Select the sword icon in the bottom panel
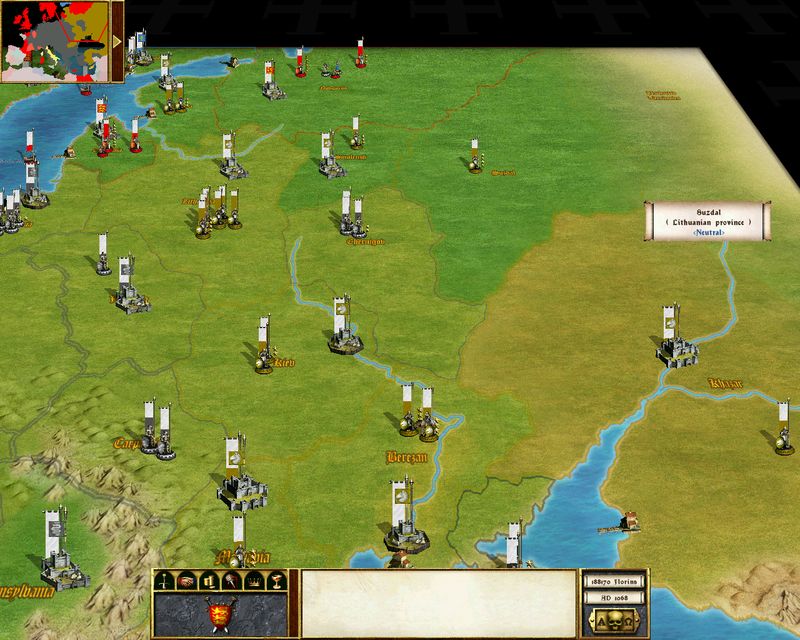This screenshot has height=640, width=800. [x=162, y=581]
